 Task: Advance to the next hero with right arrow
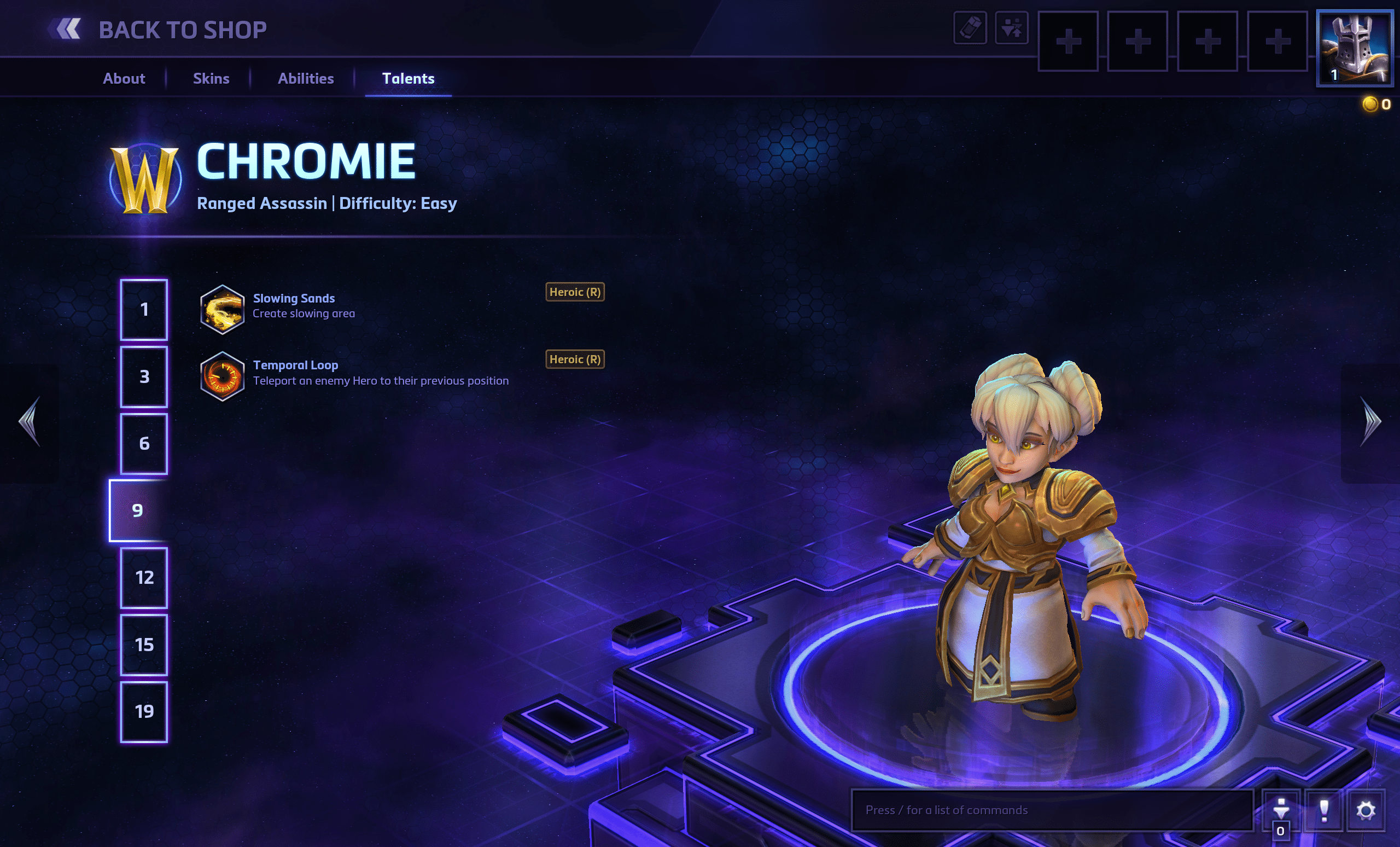click(x=1370, y=422)
